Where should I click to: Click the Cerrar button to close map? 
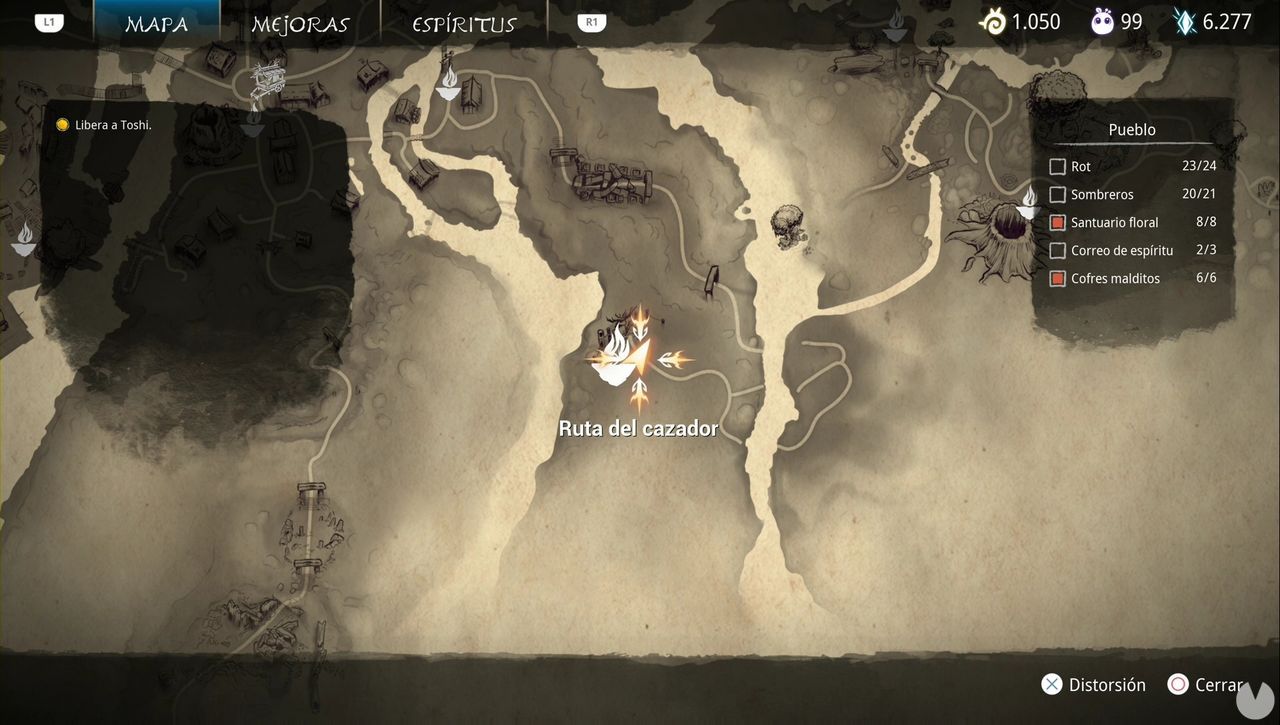coord(1207,685)
